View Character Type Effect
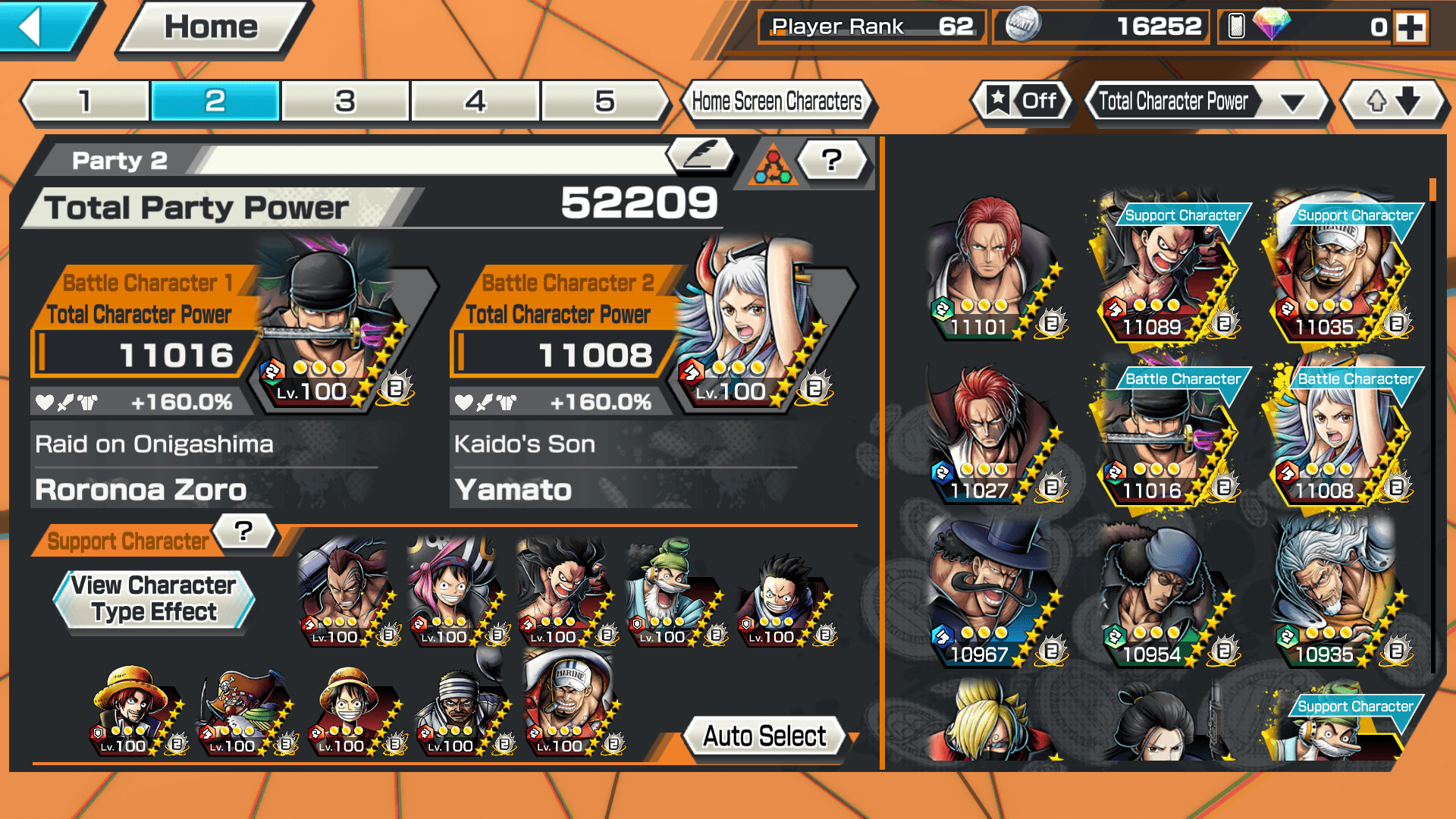Viewport: 1456px width, 819px height. (x=154, y=599)
